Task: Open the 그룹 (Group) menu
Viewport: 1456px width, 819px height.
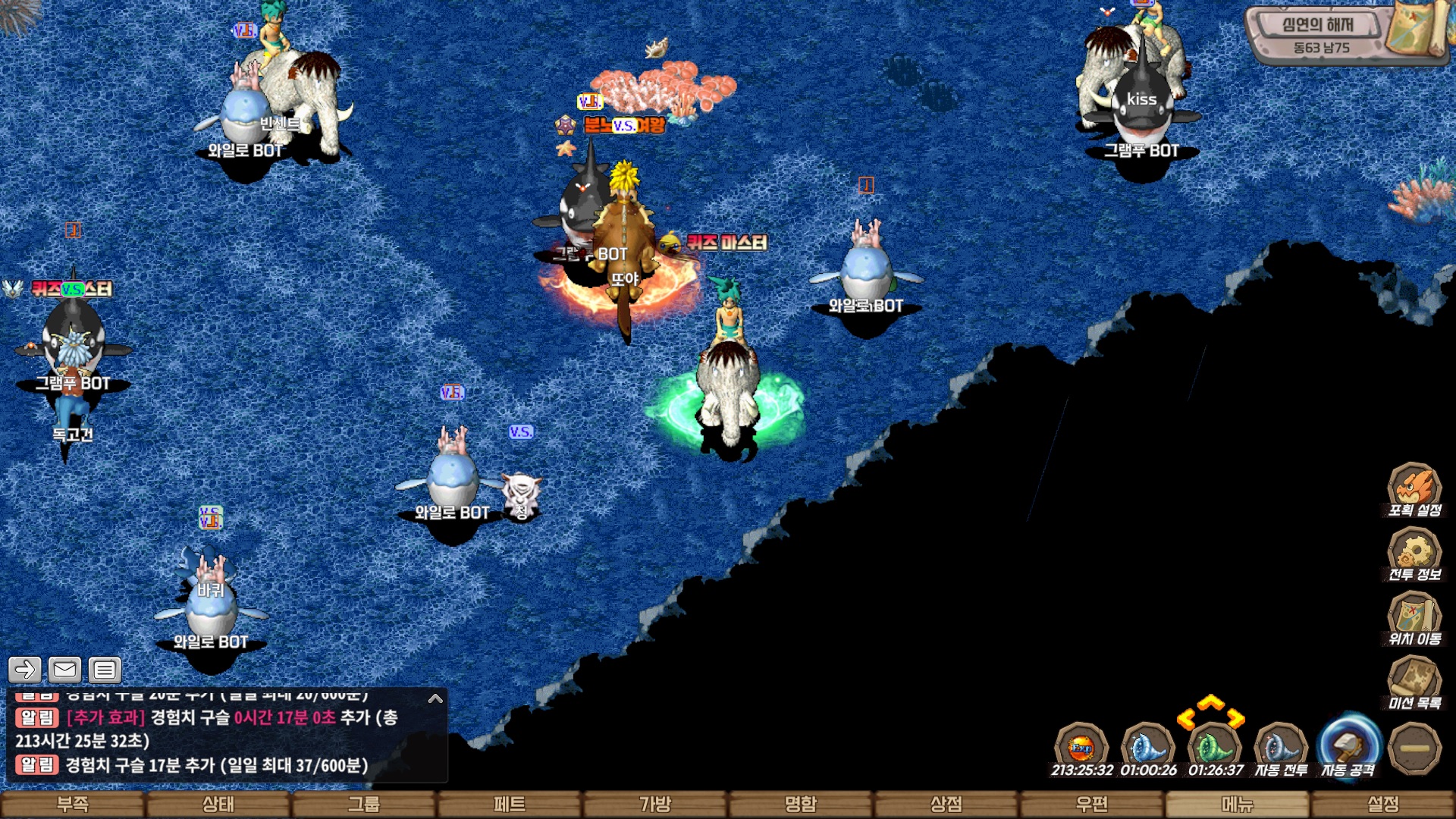Action: click(x=364, y=804)
